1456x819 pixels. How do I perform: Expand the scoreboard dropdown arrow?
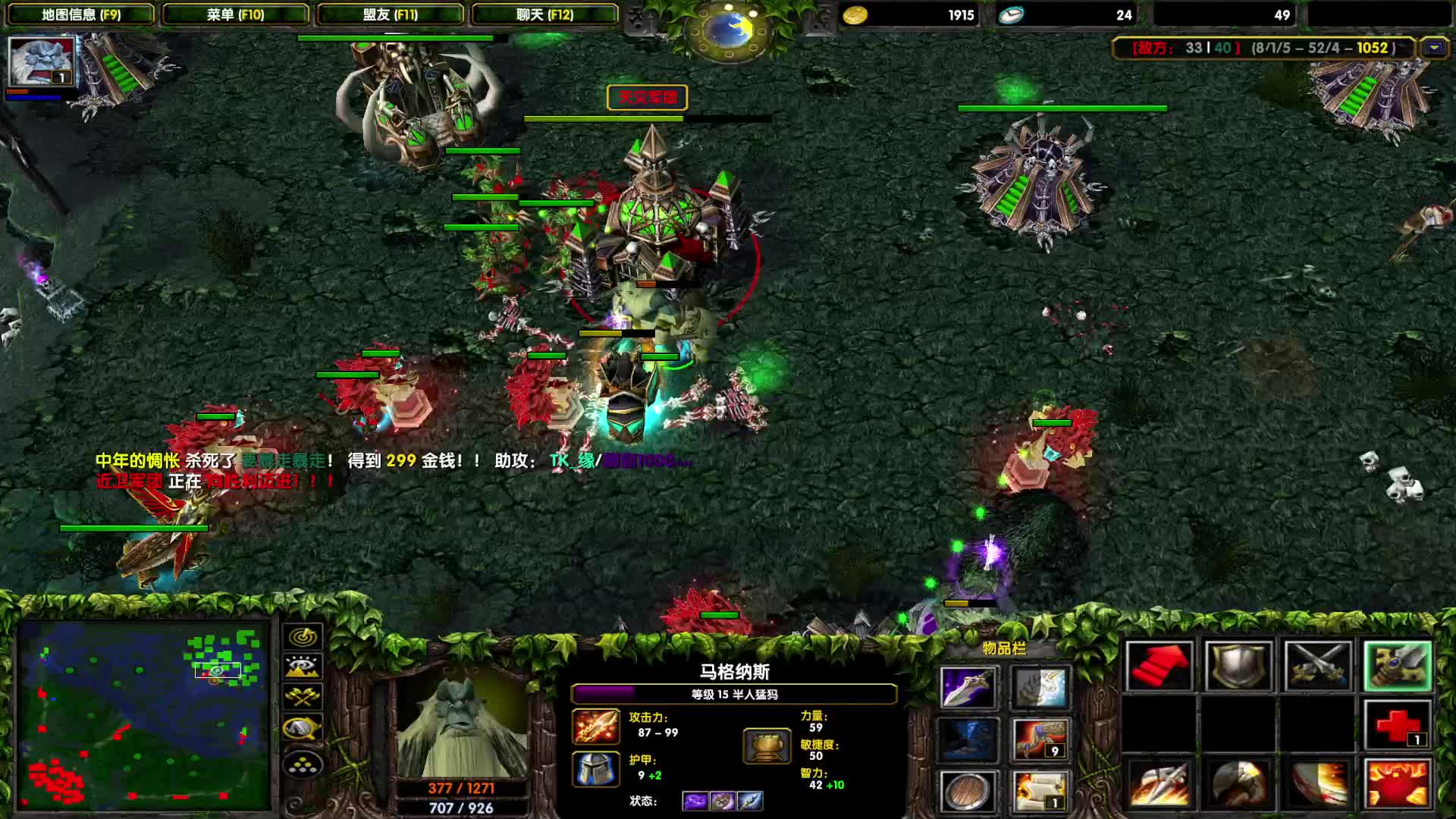(1434, 48)
